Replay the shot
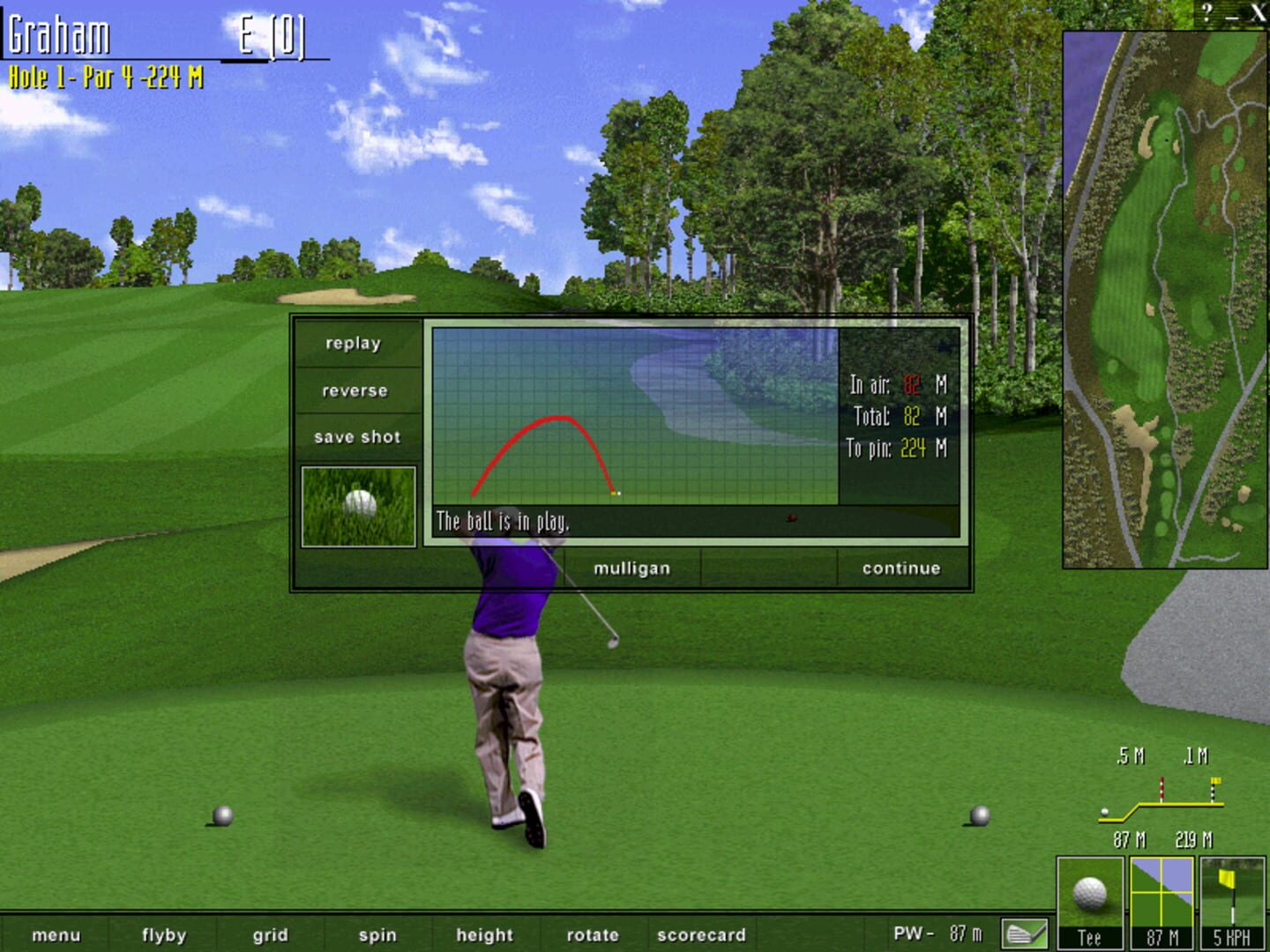Viewport: 1270px width, 952px height. tap(355, 343)
